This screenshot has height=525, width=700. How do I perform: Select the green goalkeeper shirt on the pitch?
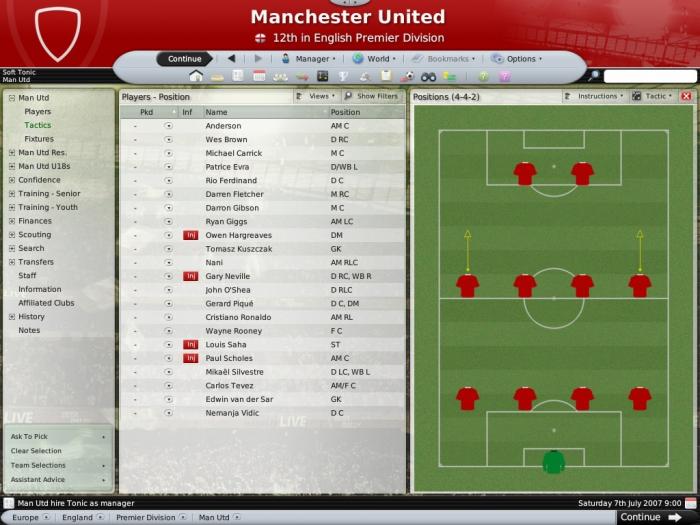click(553, 461)
